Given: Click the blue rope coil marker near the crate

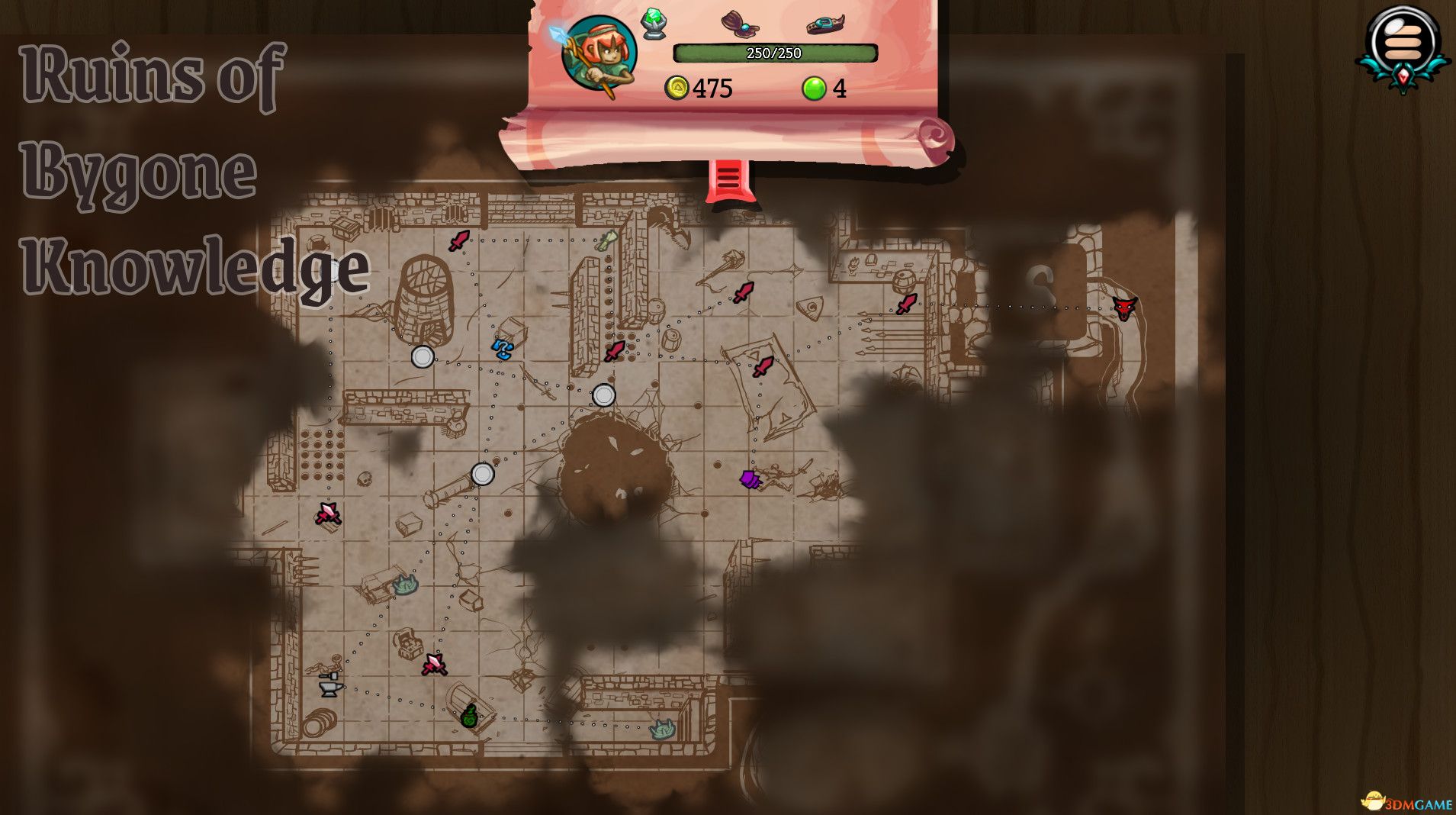Looking at the screenshot, I should (x=503, y=350).
